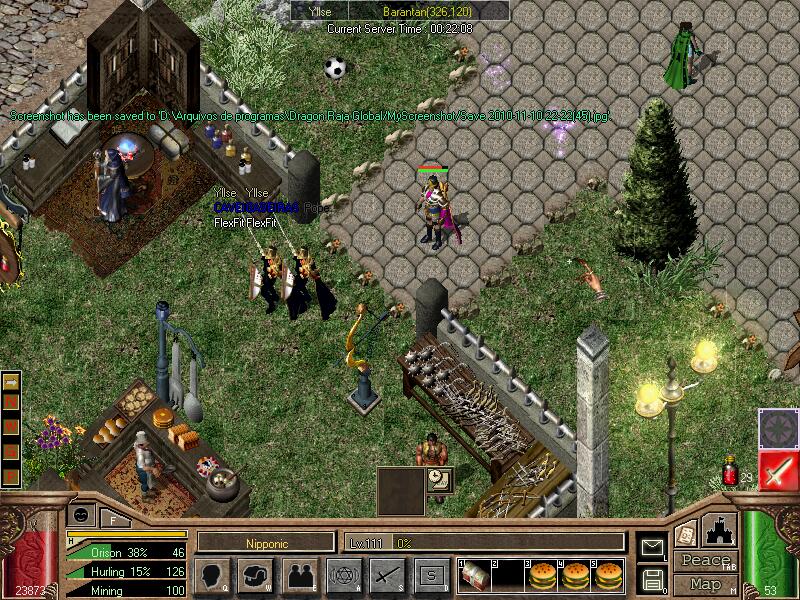Toggle the Peace mode button
Viewport: 800px width, 600px height.
tap(704, 561)
